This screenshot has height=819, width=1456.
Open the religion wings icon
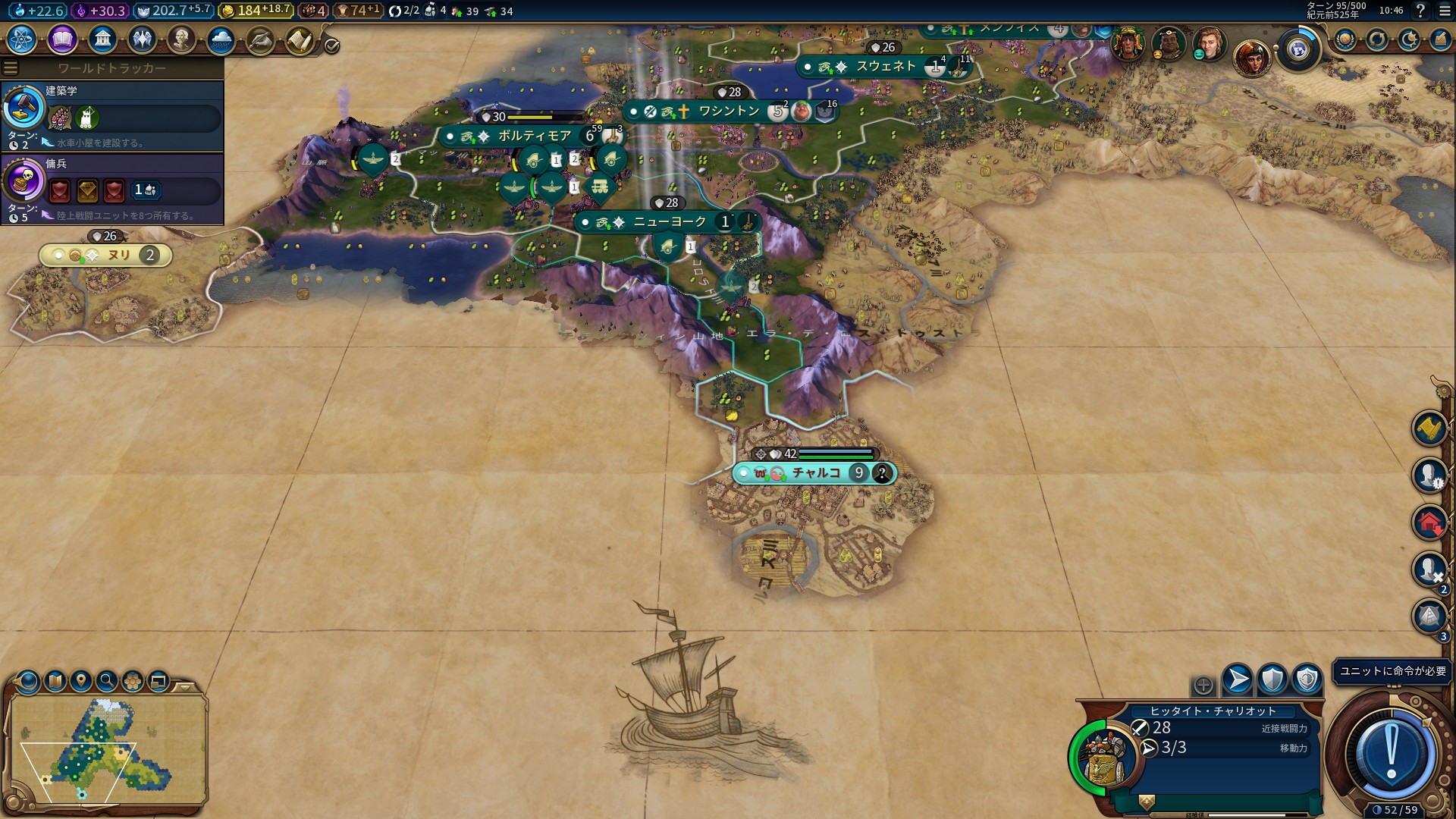142,39
